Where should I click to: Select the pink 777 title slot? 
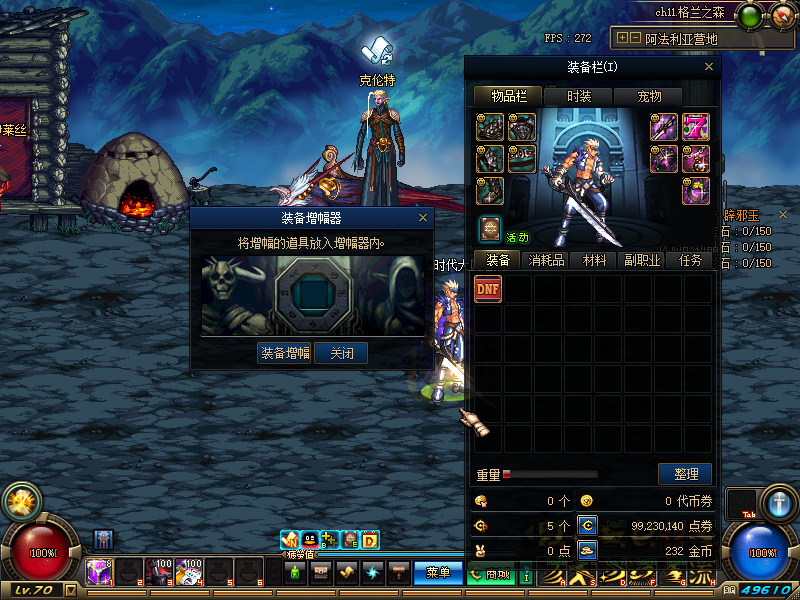click(695, 127)
